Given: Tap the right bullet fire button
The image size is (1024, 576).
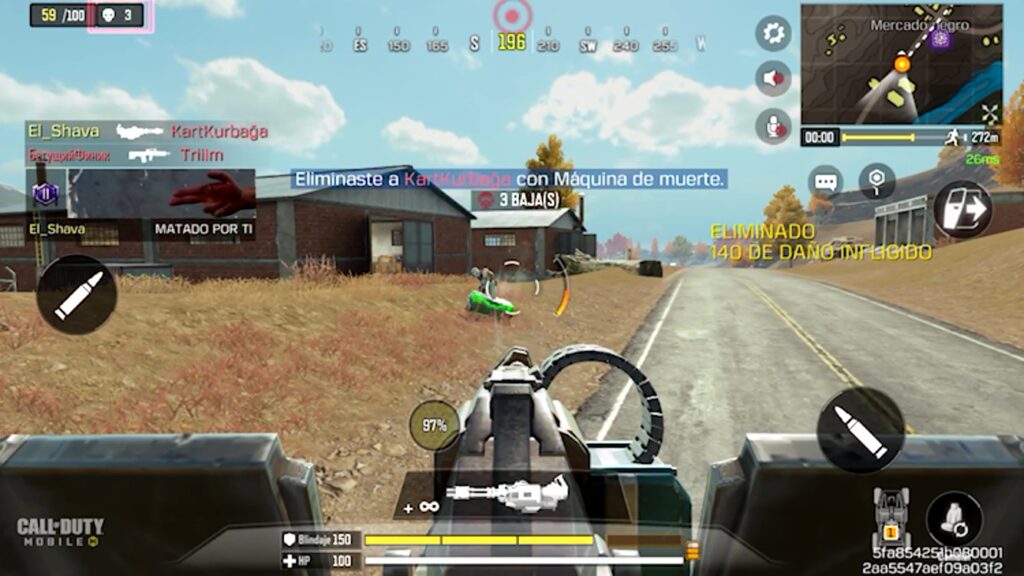Looking at the screenshot, I should point(860,430).
